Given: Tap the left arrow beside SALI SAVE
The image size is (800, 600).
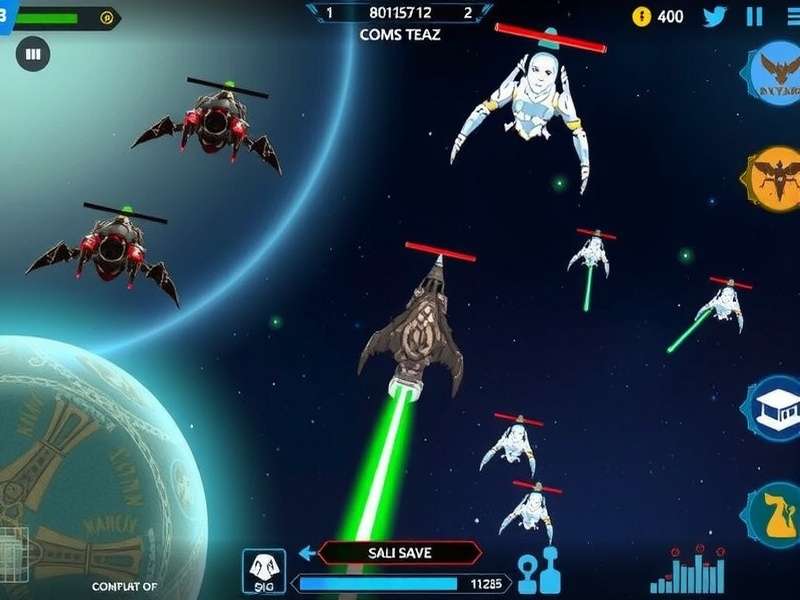Looking at the screenshot, I should [307, 553].
